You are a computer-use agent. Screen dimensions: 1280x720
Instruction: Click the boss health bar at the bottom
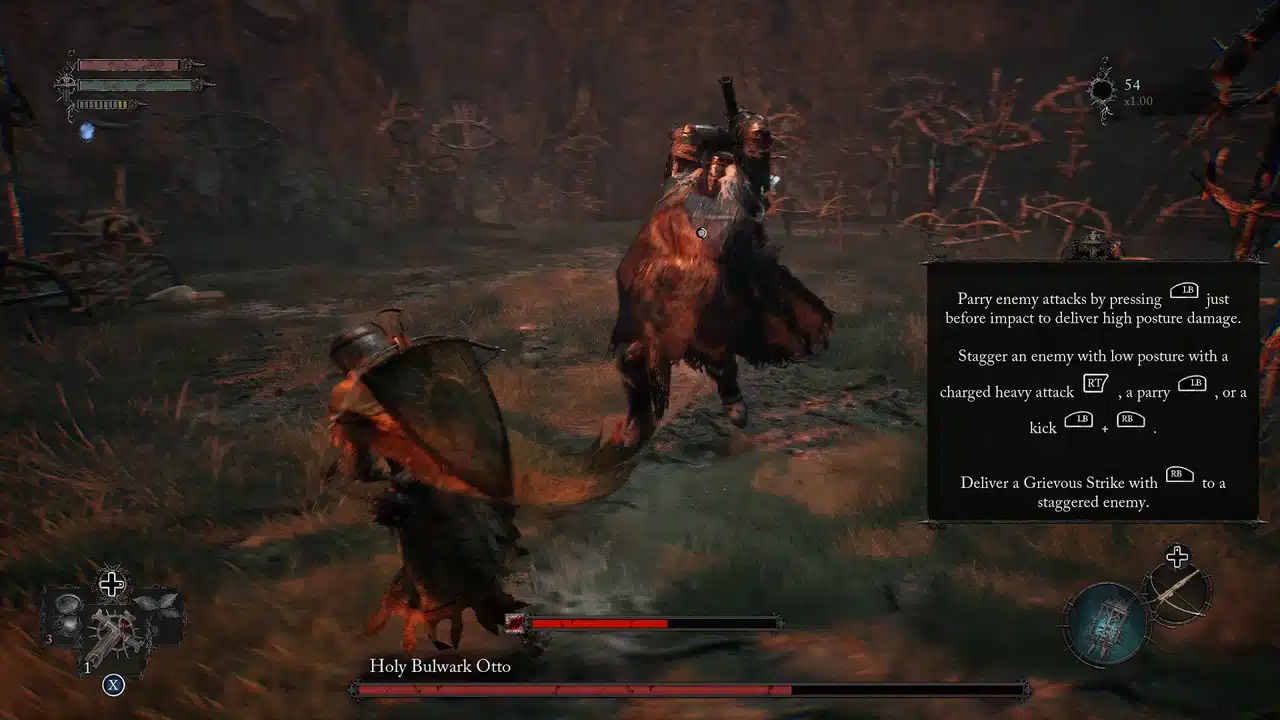coord(688,689)
